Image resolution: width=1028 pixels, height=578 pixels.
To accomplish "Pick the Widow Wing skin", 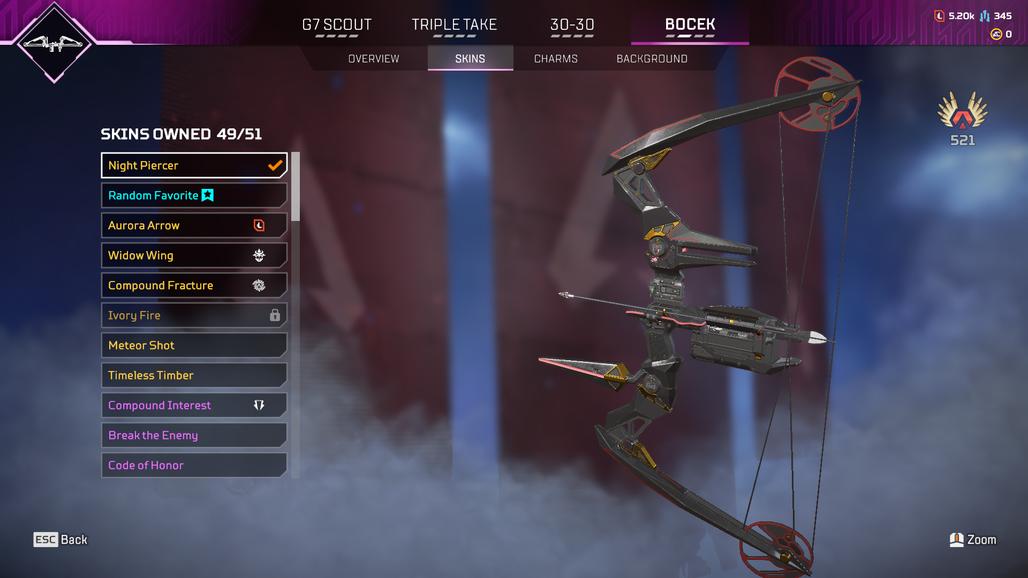I will coord(194,256).
